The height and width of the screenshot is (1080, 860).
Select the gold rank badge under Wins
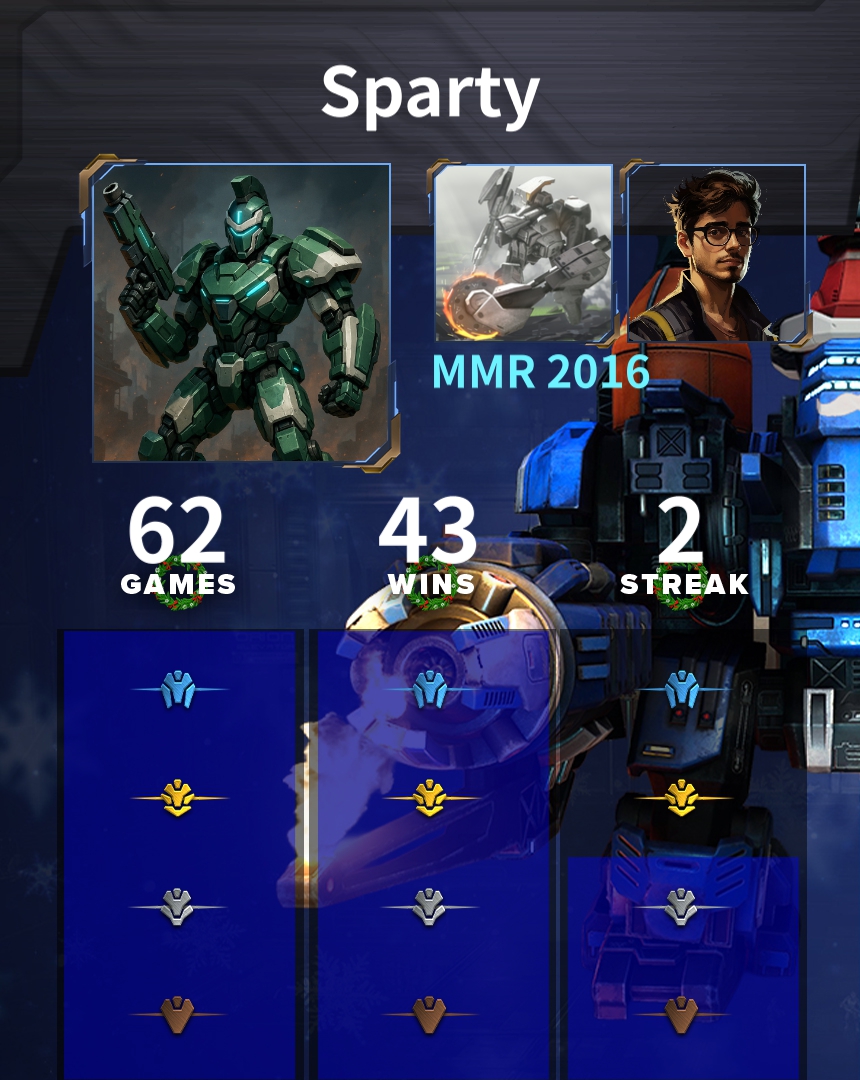(x=430, y=798)
